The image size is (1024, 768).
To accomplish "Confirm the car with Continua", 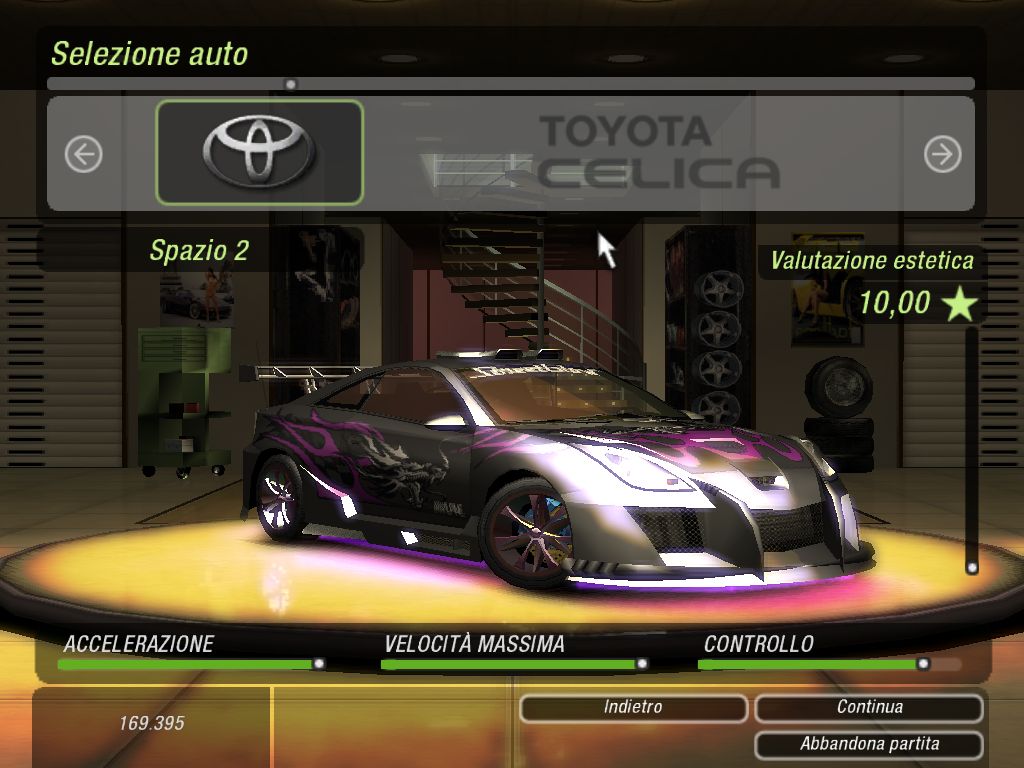I will (869, 708).
